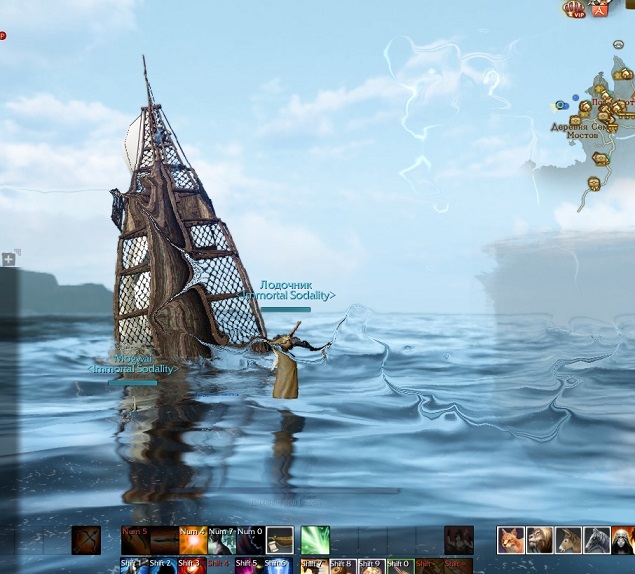This screenshot has width=635, height=574.
Task: Open the VIP crown menu
Action: click(x=574, y=10)
